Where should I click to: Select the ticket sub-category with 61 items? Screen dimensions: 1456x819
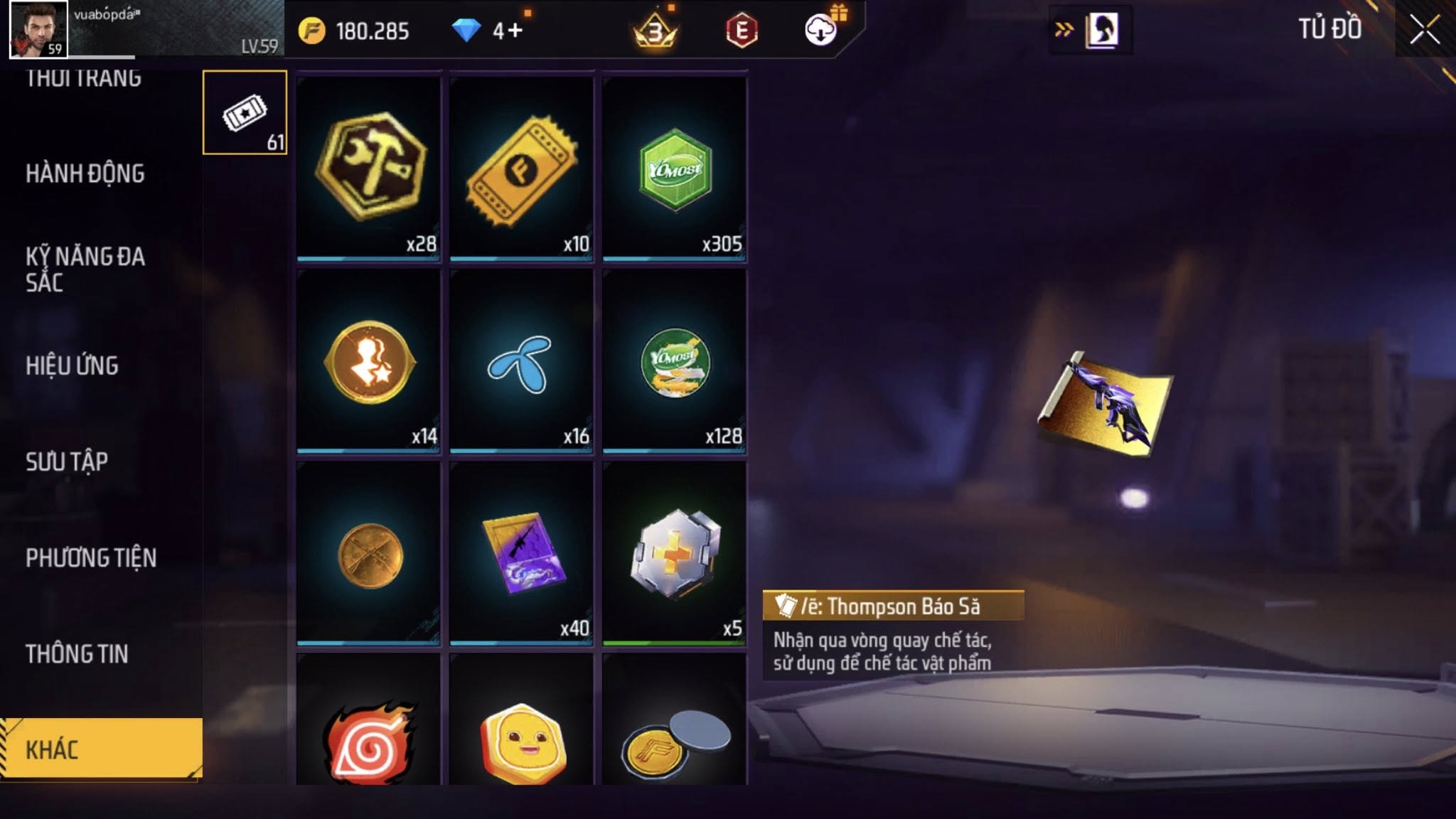tap(245, 112)
